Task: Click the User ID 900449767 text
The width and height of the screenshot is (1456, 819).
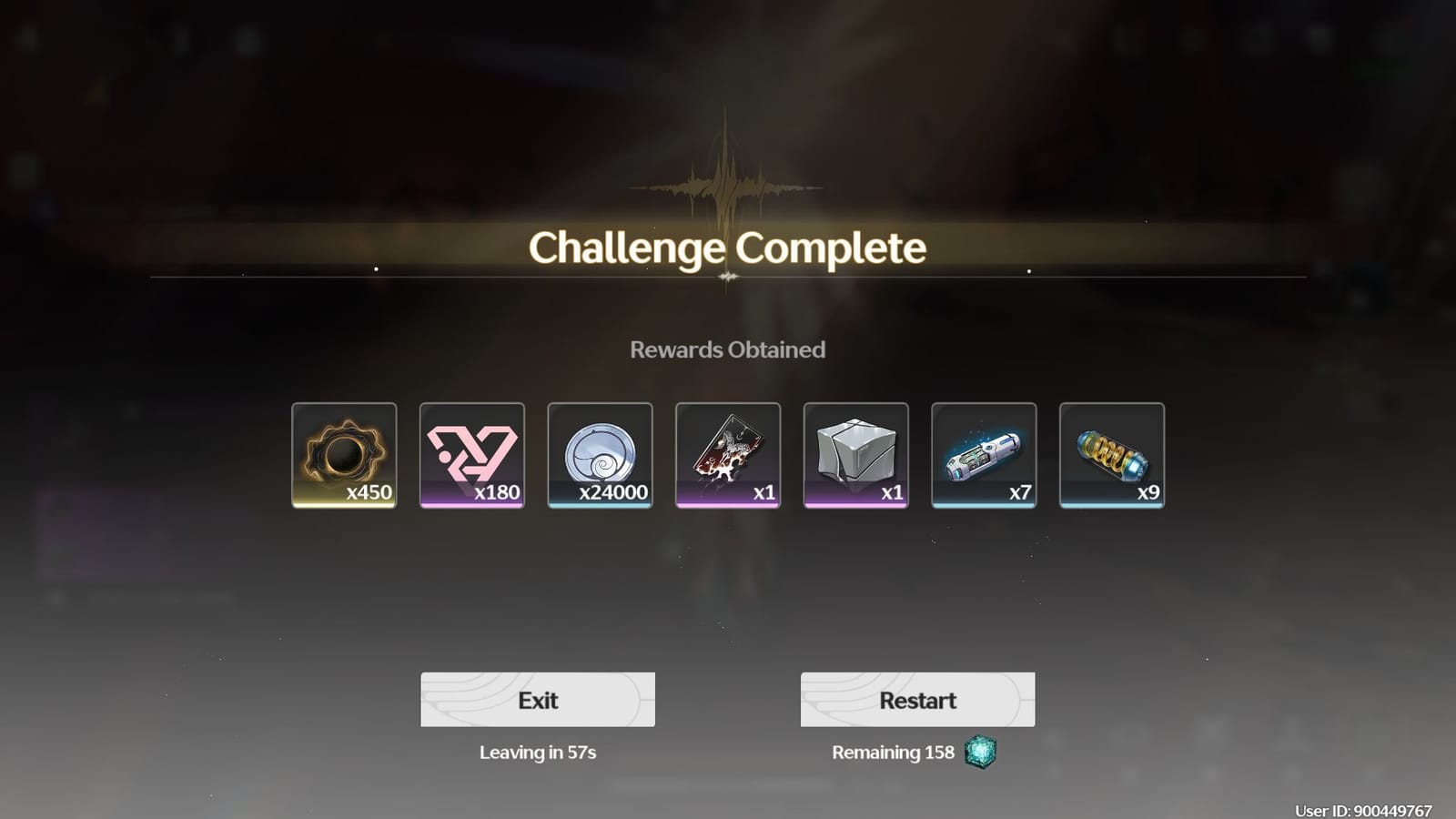Action: (x=1365, y=806)
